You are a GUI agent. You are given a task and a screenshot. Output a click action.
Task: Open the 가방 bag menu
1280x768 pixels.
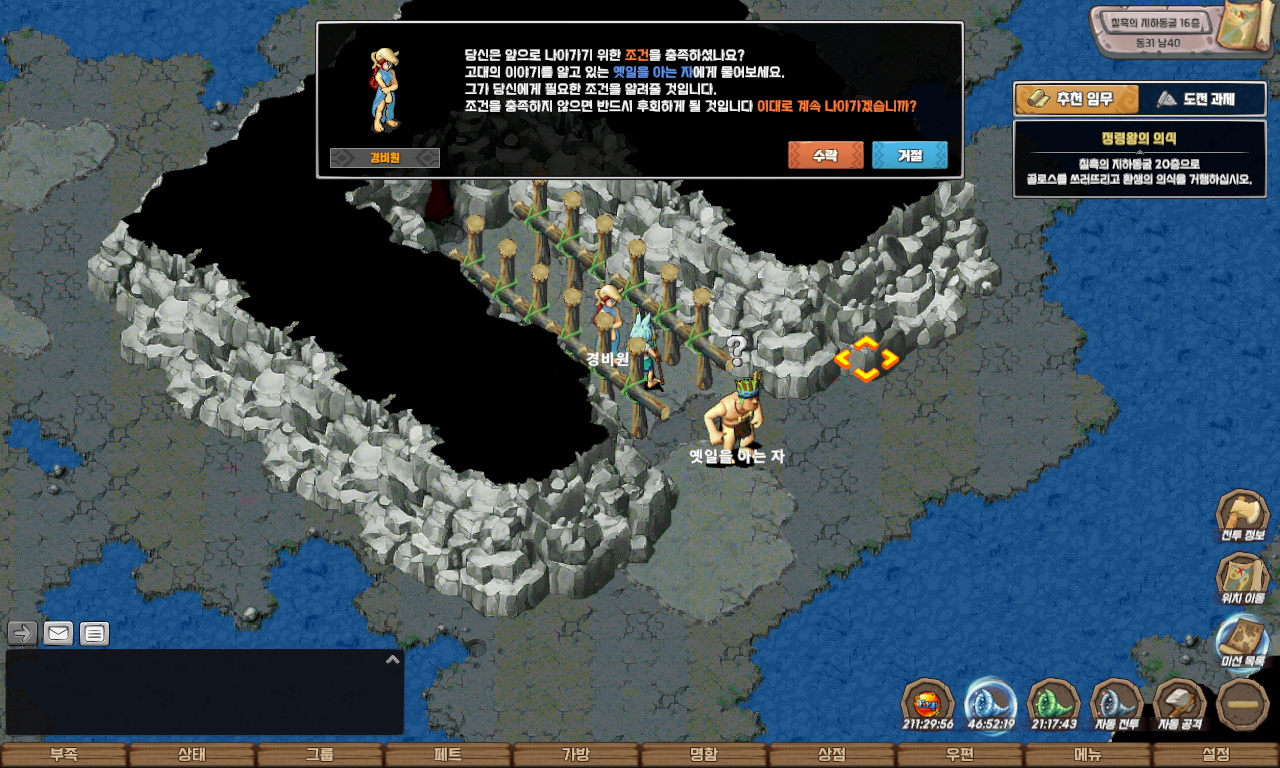pyautogui.click(x=576, y=755)
